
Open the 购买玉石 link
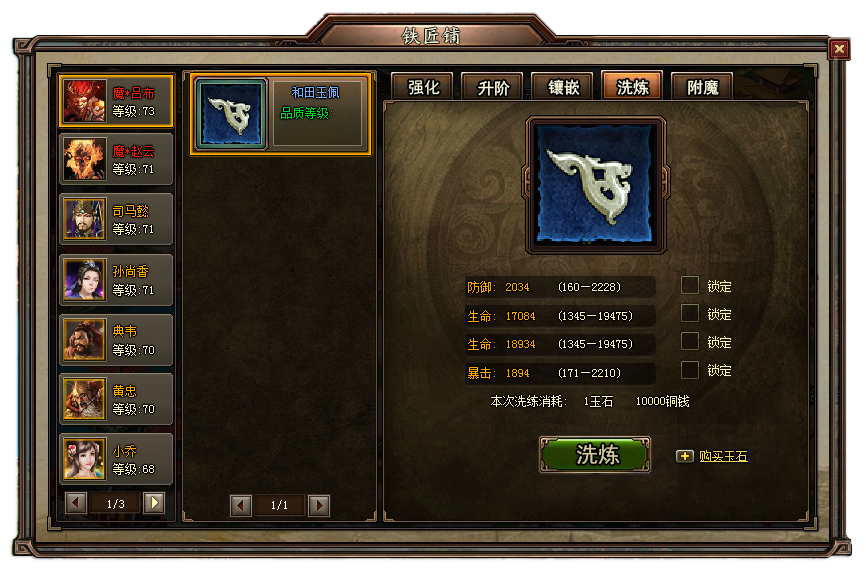coord(722,457)
